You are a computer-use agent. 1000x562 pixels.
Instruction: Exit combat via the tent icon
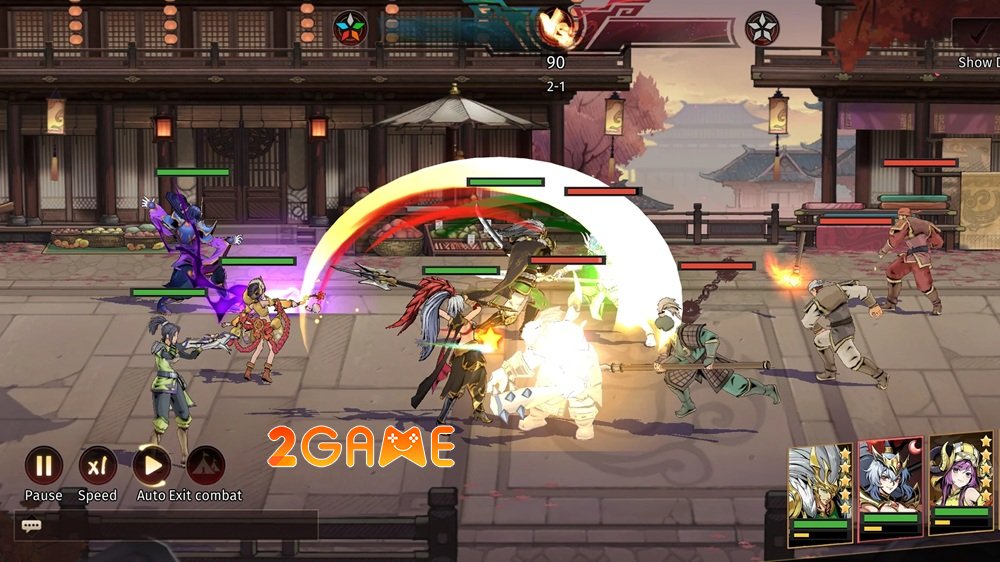click(205, 465)
